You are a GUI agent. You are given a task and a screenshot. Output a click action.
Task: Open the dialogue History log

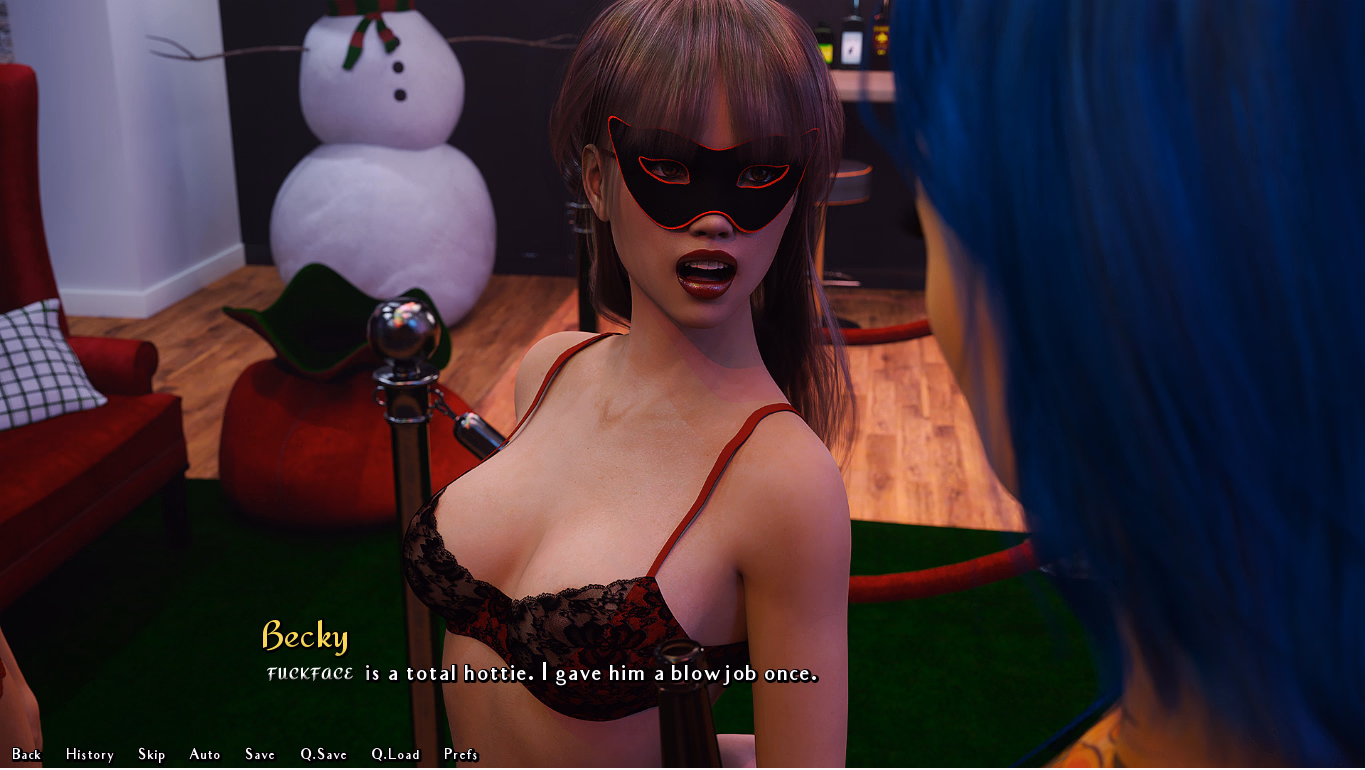90,754
